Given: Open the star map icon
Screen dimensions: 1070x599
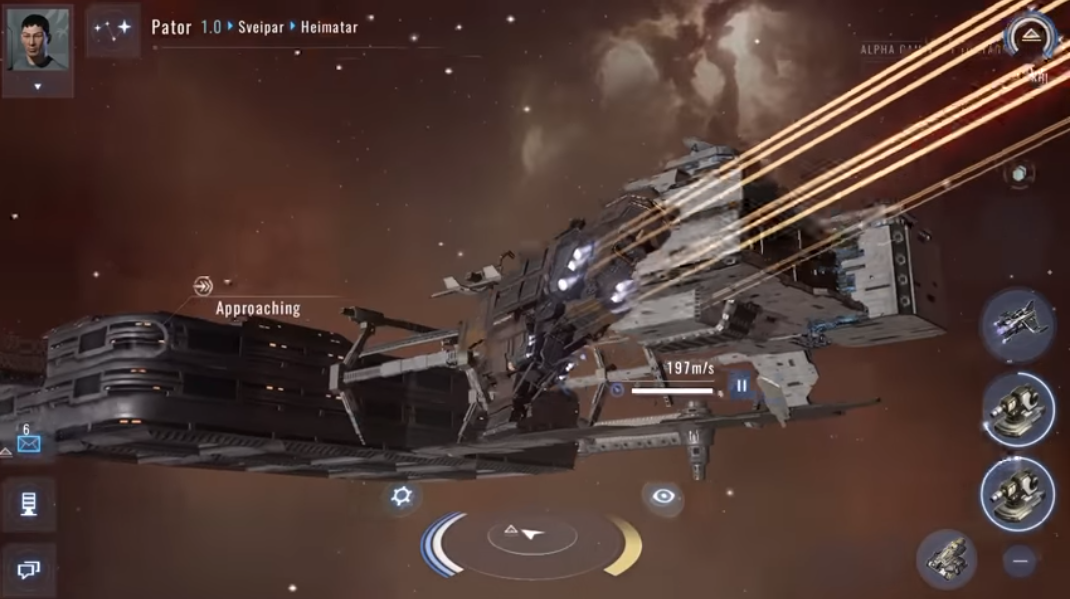Looking at the screenshot, I should tap(112, 29).
